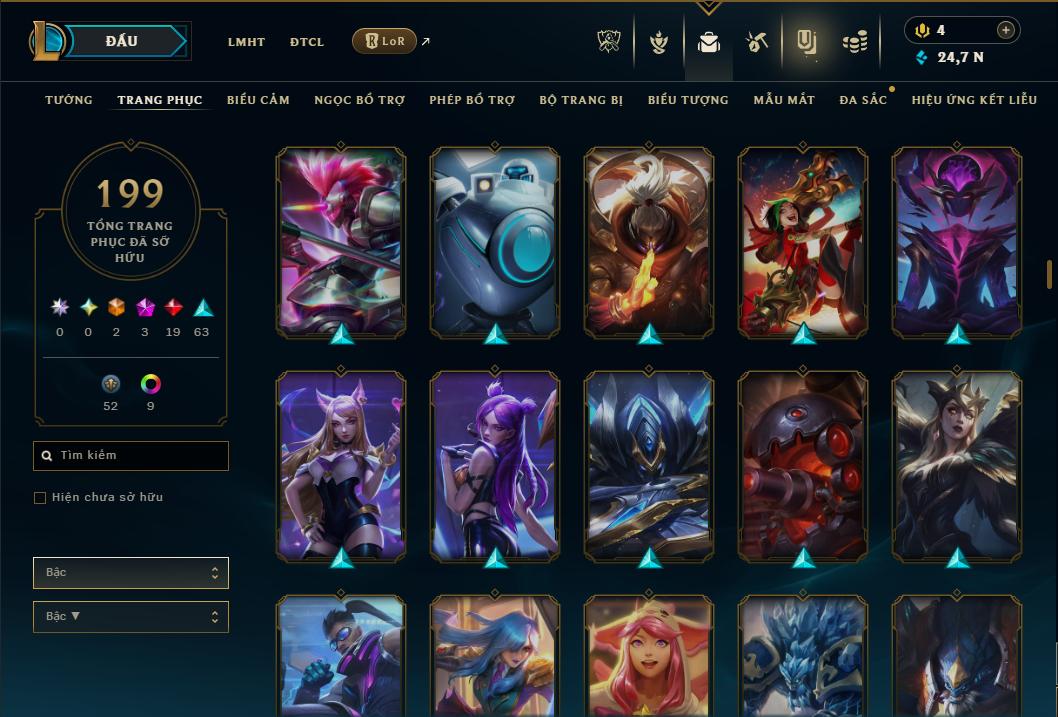Launch the LoR link

[x=385, y=41]
